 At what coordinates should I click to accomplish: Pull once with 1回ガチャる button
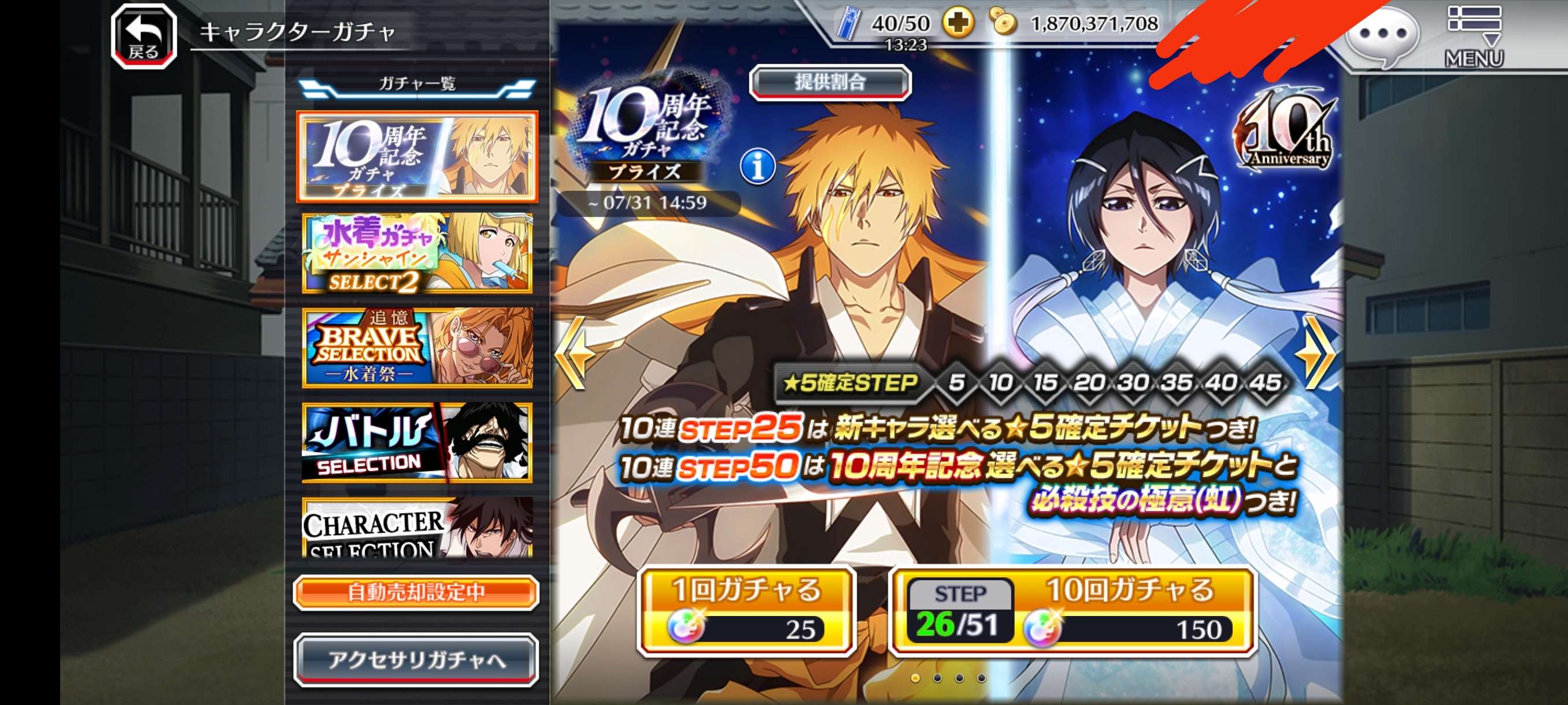point(746,611)
